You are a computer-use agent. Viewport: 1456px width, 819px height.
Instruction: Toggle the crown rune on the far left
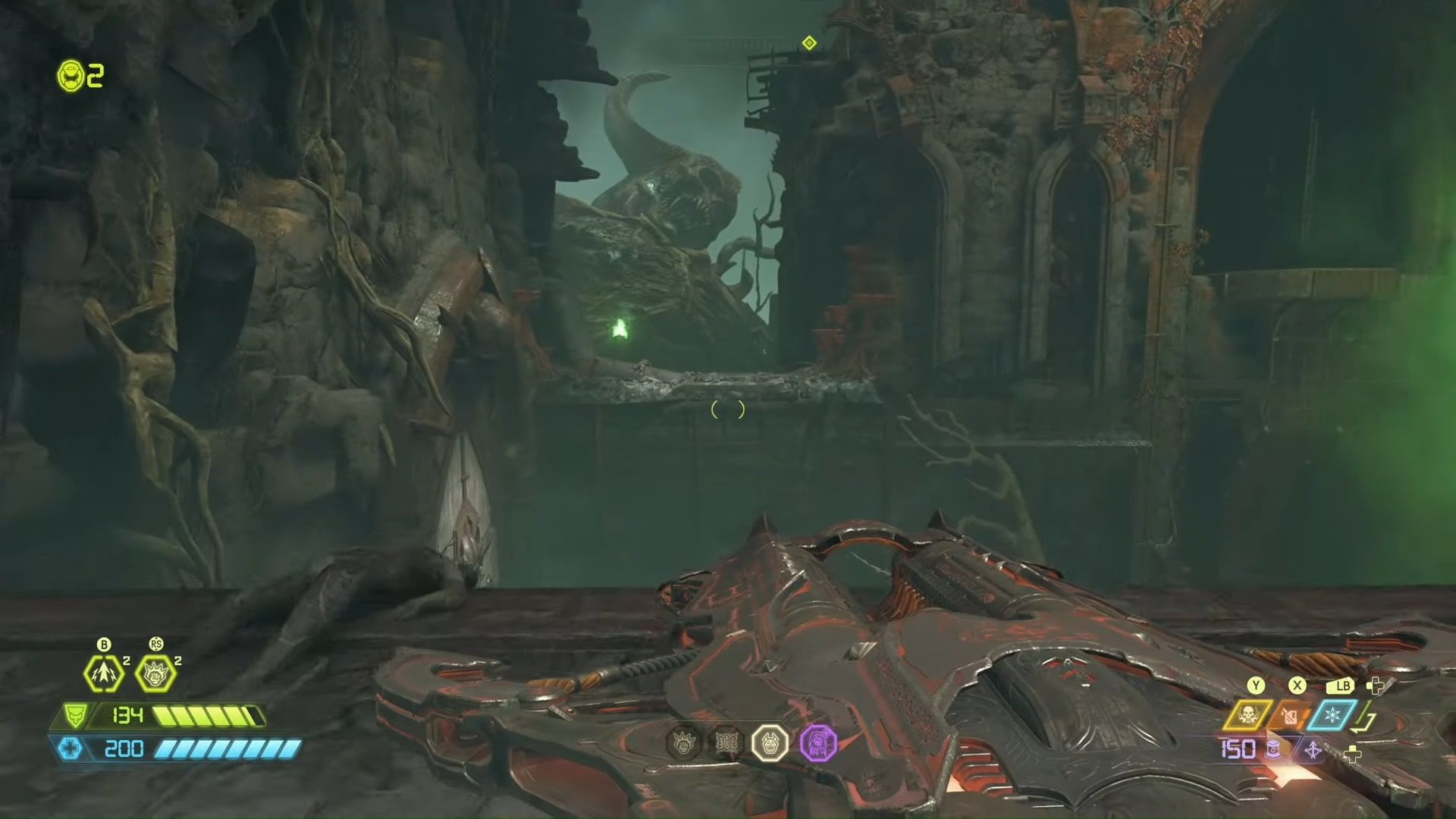pos(684,744)
